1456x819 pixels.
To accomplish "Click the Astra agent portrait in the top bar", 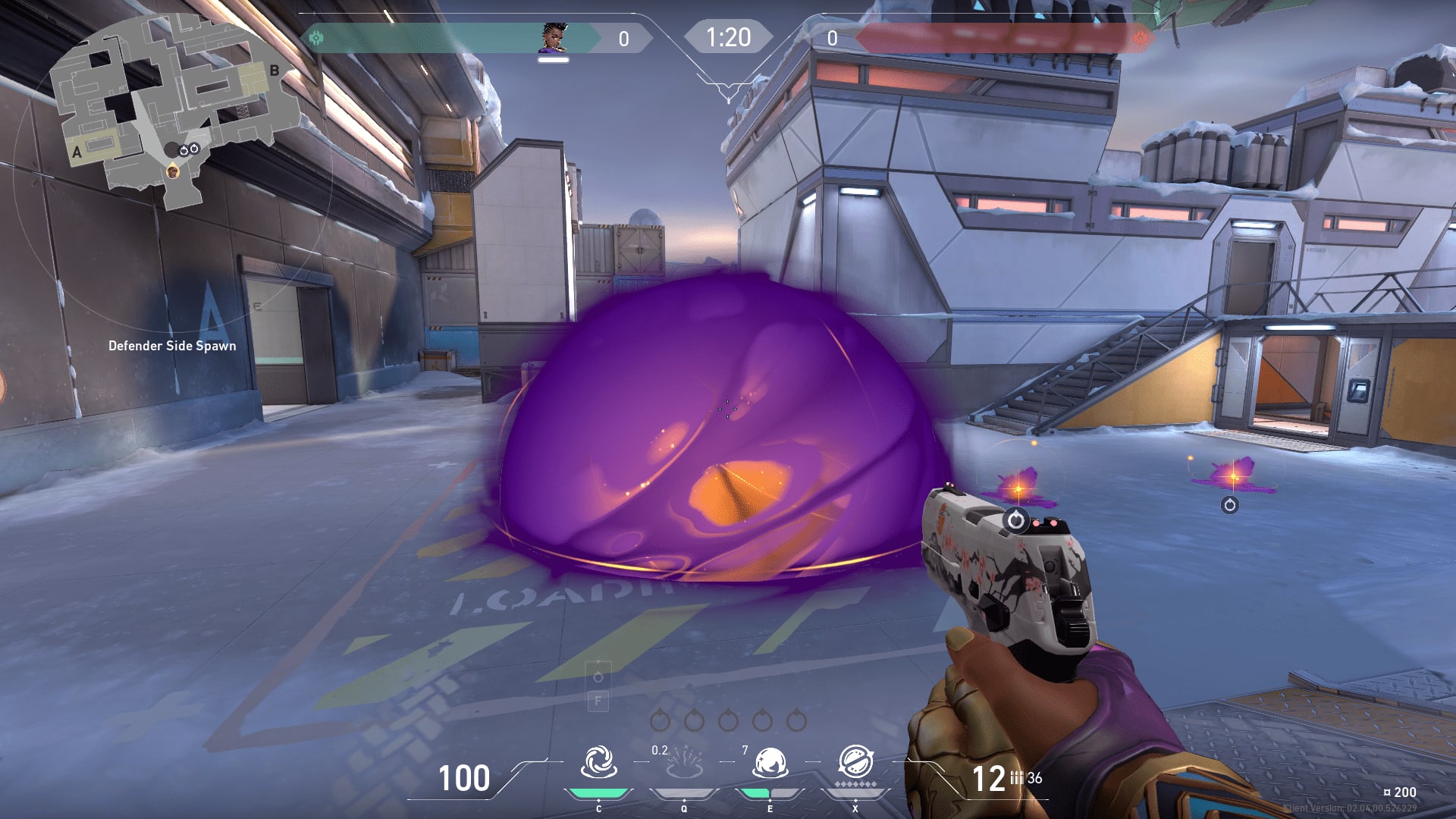I will [554, 38].
